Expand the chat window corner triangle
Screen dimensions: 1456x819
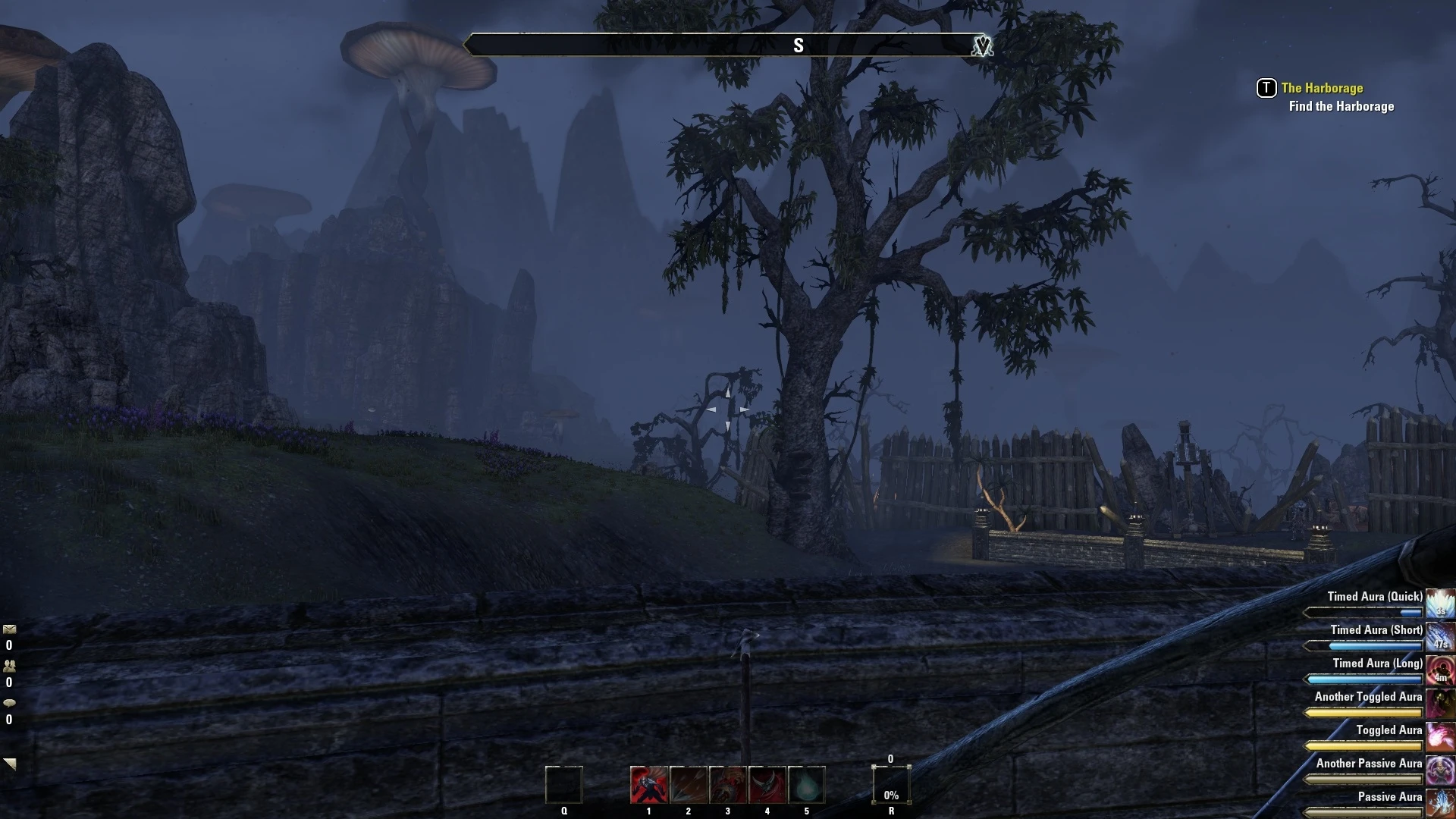point(9,762)
